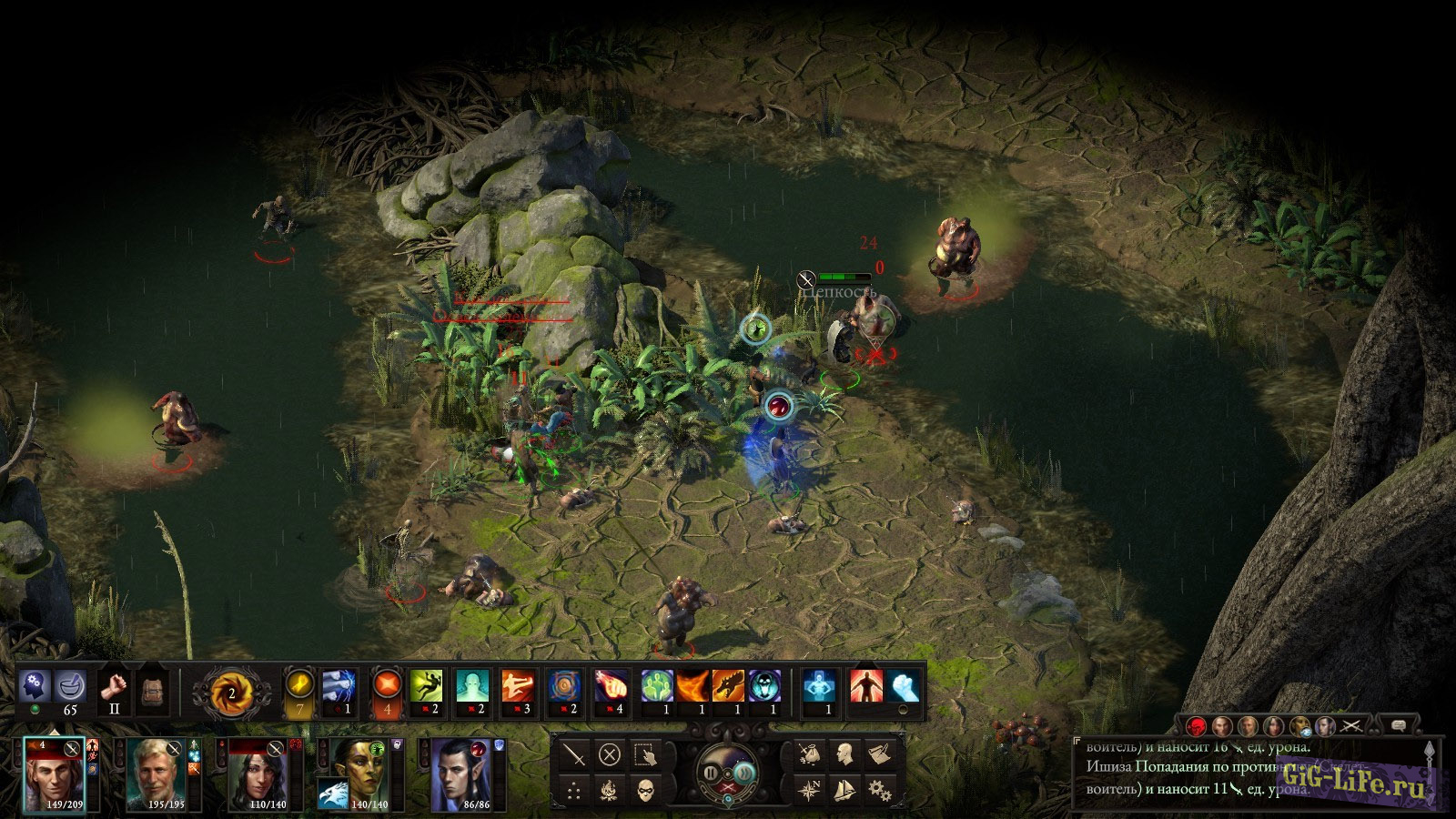Viewport: 1456px width, 819px height.
Task: Open the inventory loot bag button
Action: tap(809, 754)
